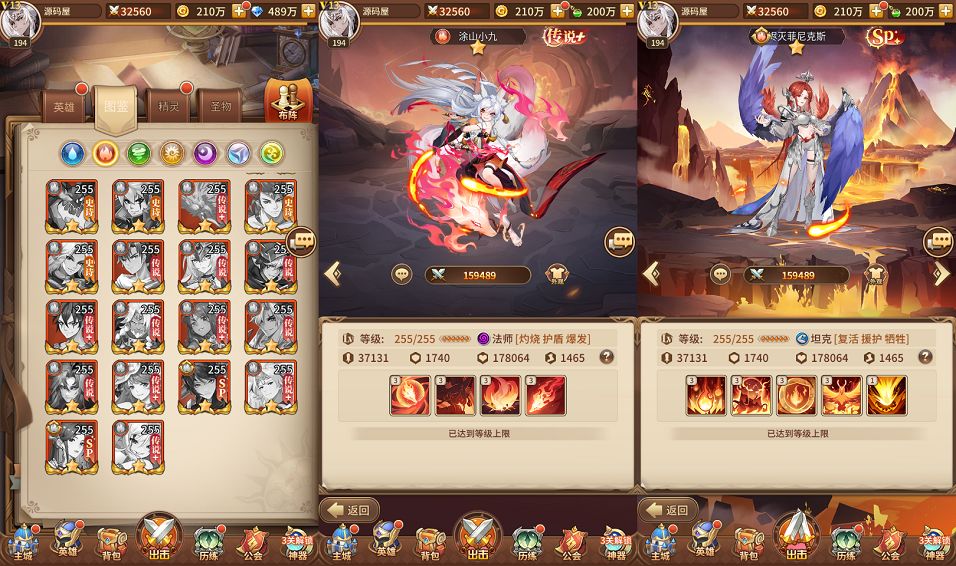The image size is (956, 566).
Task: Filter heroes by blue water-drop element
Action: coord(73,153)
